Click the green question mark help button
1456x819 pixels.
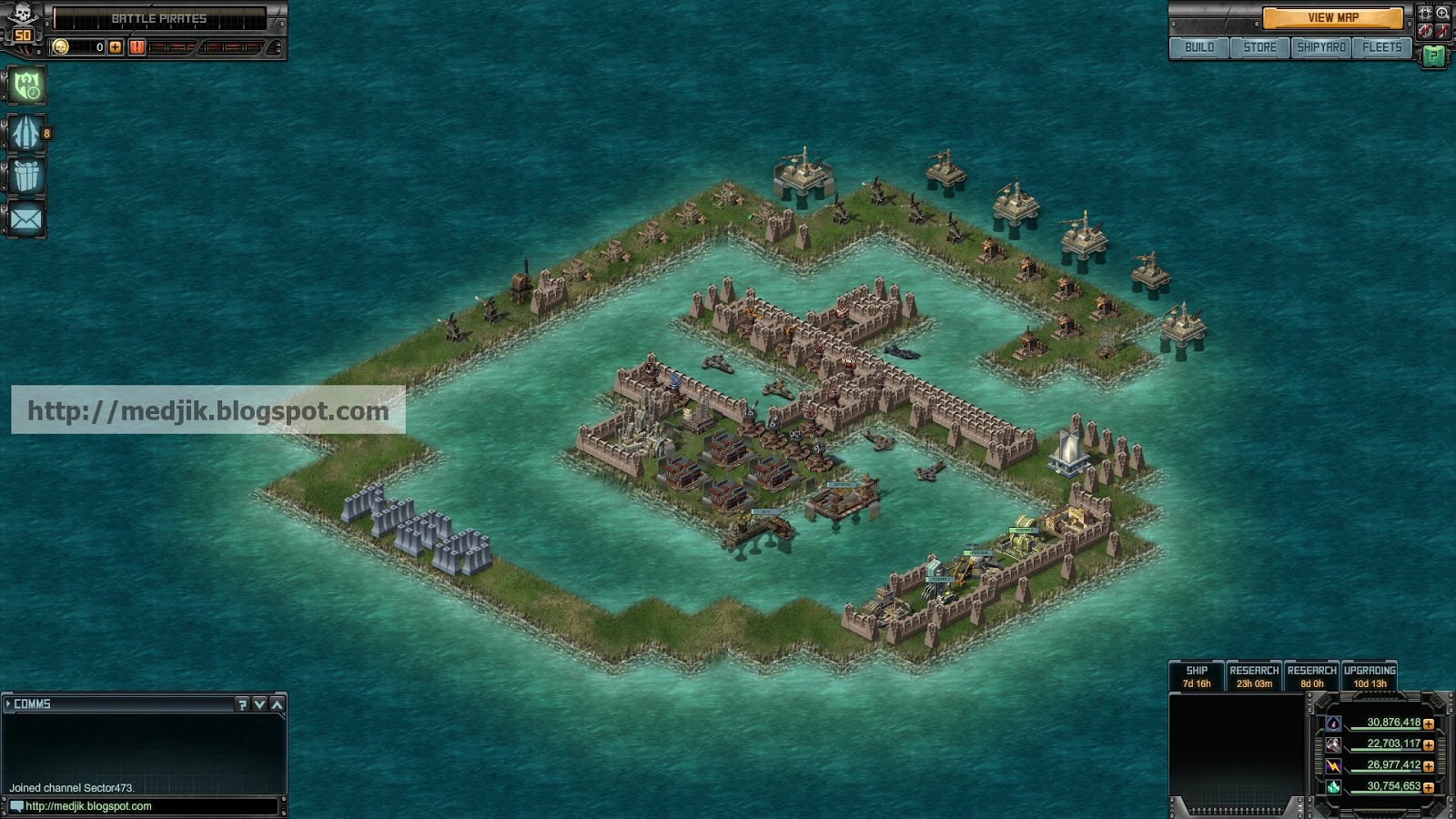pyautogui.click(x=1433, y=56)
